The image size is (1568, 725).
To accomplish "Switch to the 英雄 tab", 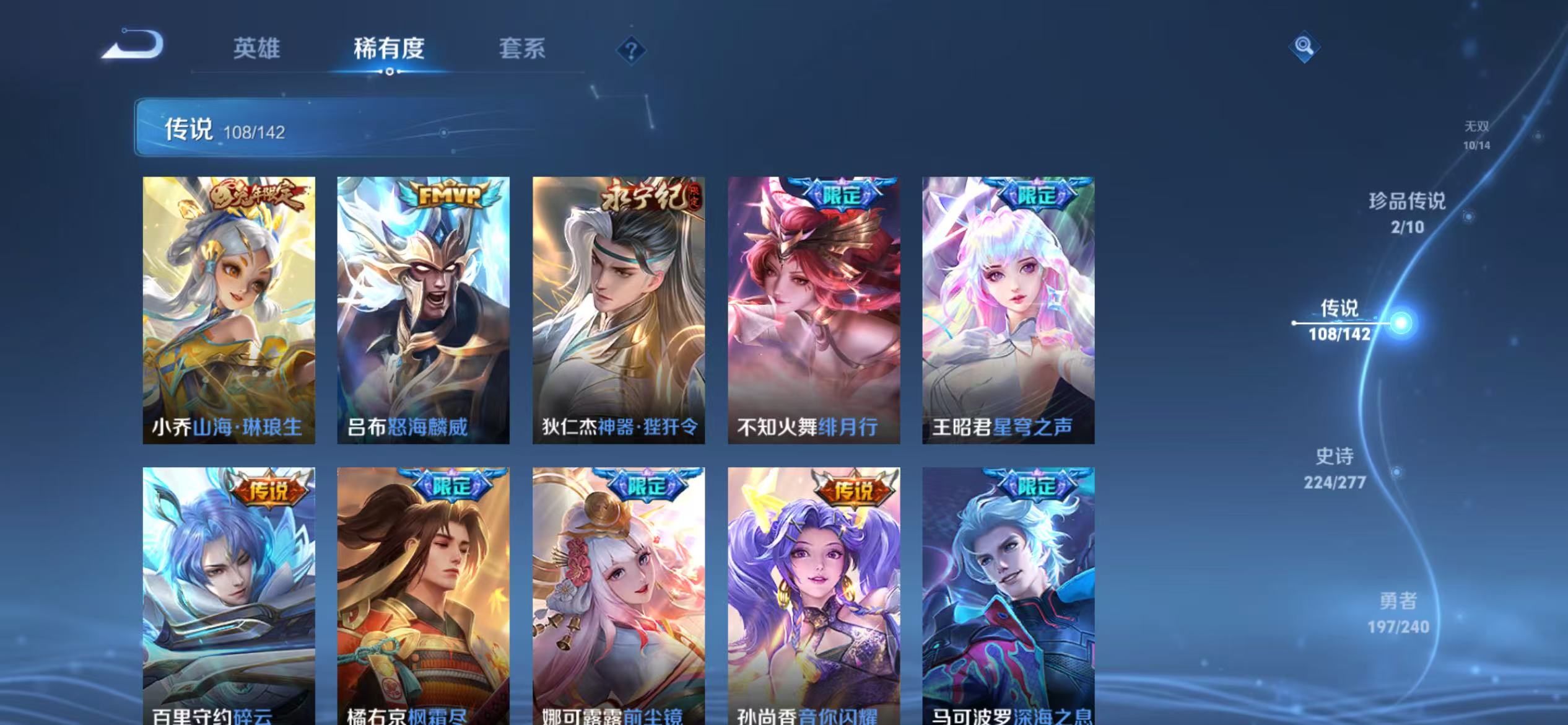I will (x=258, y=48).
